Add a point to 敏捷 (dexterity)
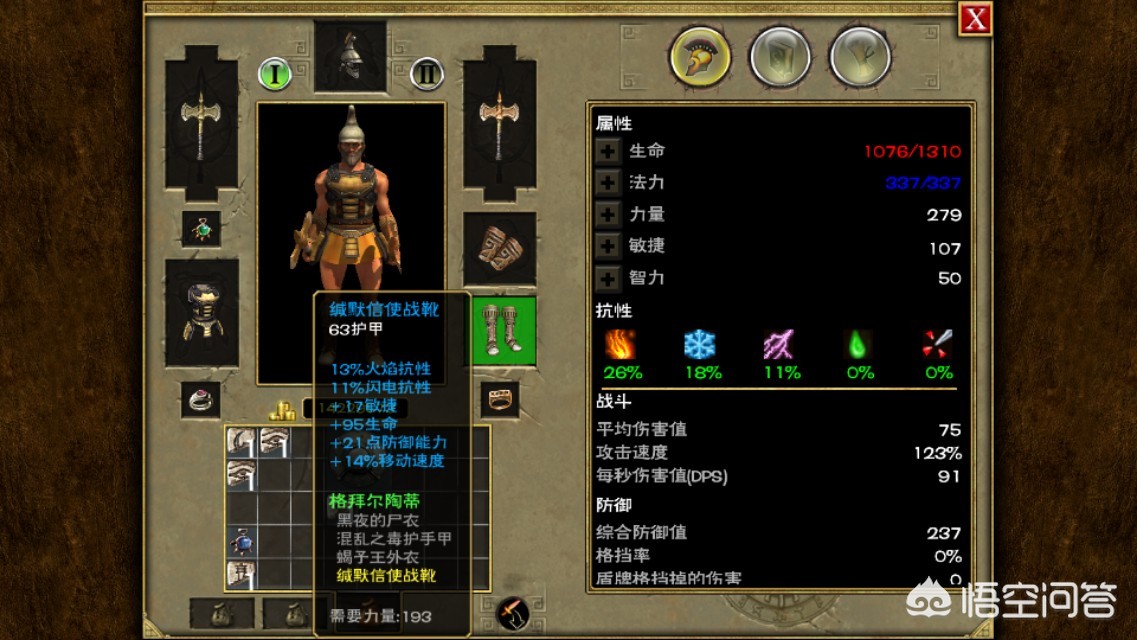The width and height of the screenshot is (1137, 640). [608, 246]
